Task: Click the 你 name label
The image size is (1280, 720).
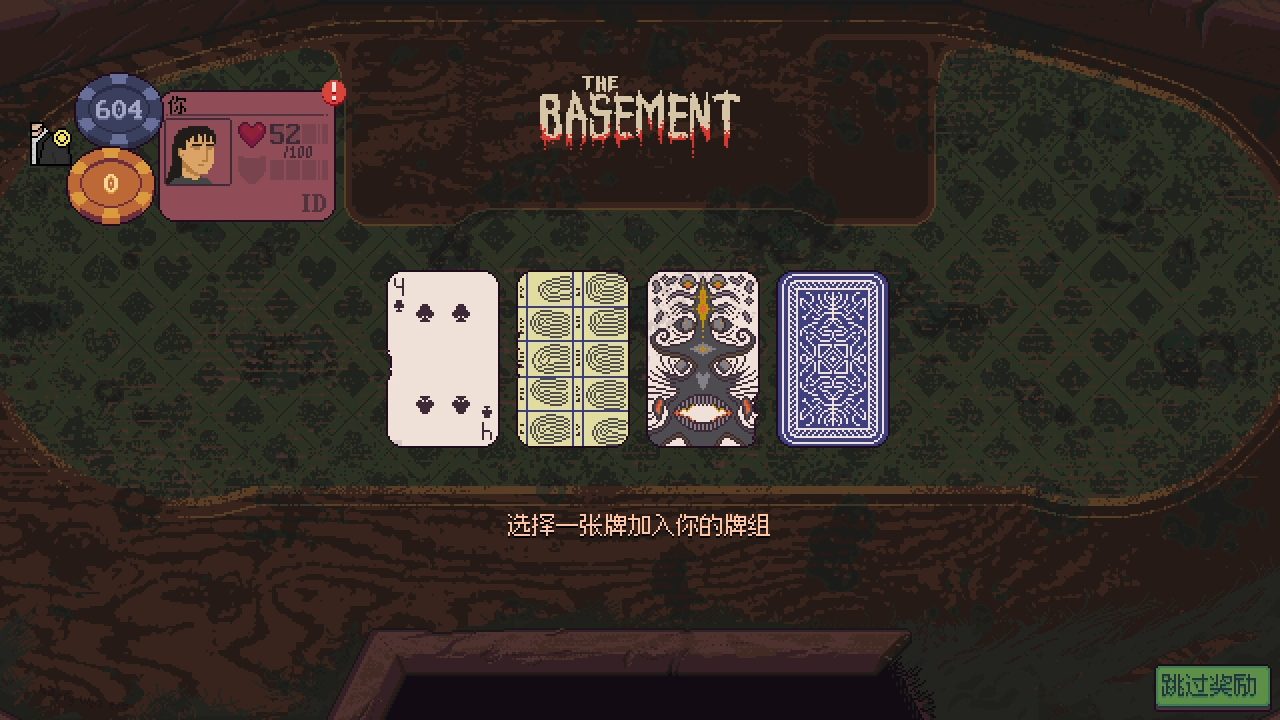Action: coord(179,104)
